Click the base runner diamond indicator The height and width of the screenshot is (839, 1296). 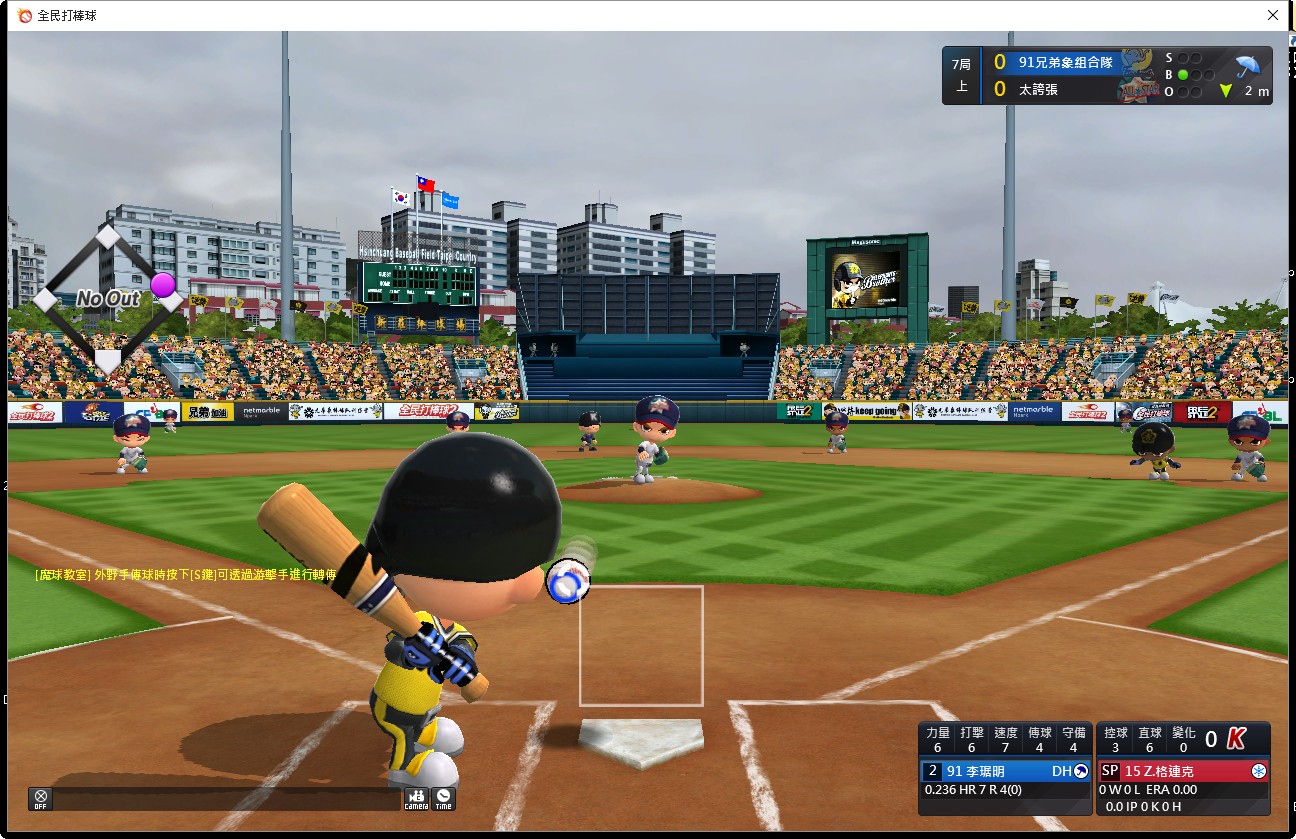tap(107, 298)
